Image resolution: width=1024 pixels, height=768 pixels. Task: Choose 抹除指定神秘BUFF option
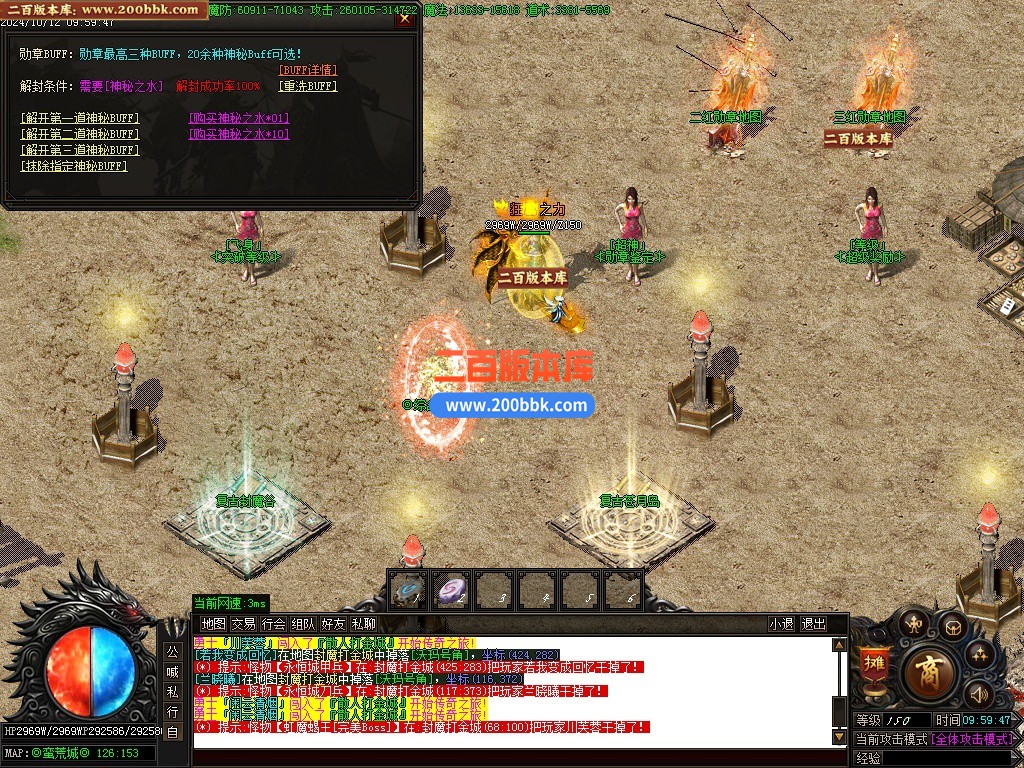point(74,166)
